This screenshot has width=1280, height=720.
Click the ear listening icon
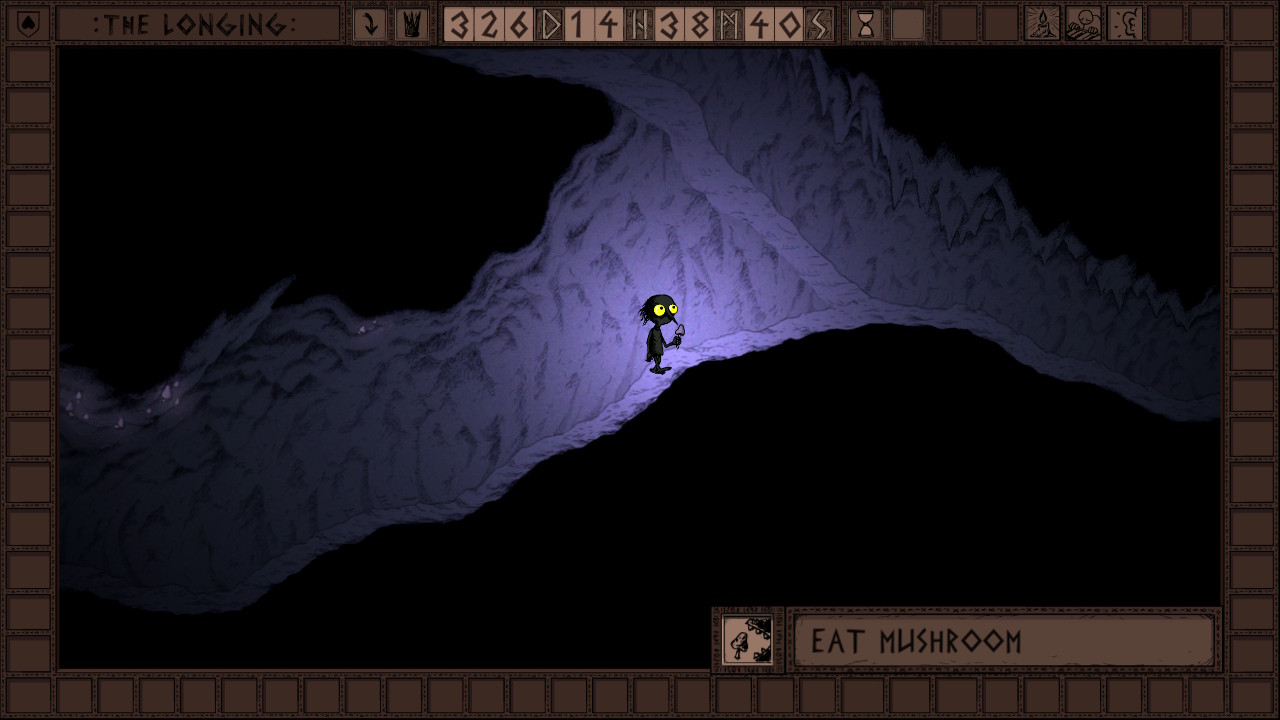[1125, 24]
